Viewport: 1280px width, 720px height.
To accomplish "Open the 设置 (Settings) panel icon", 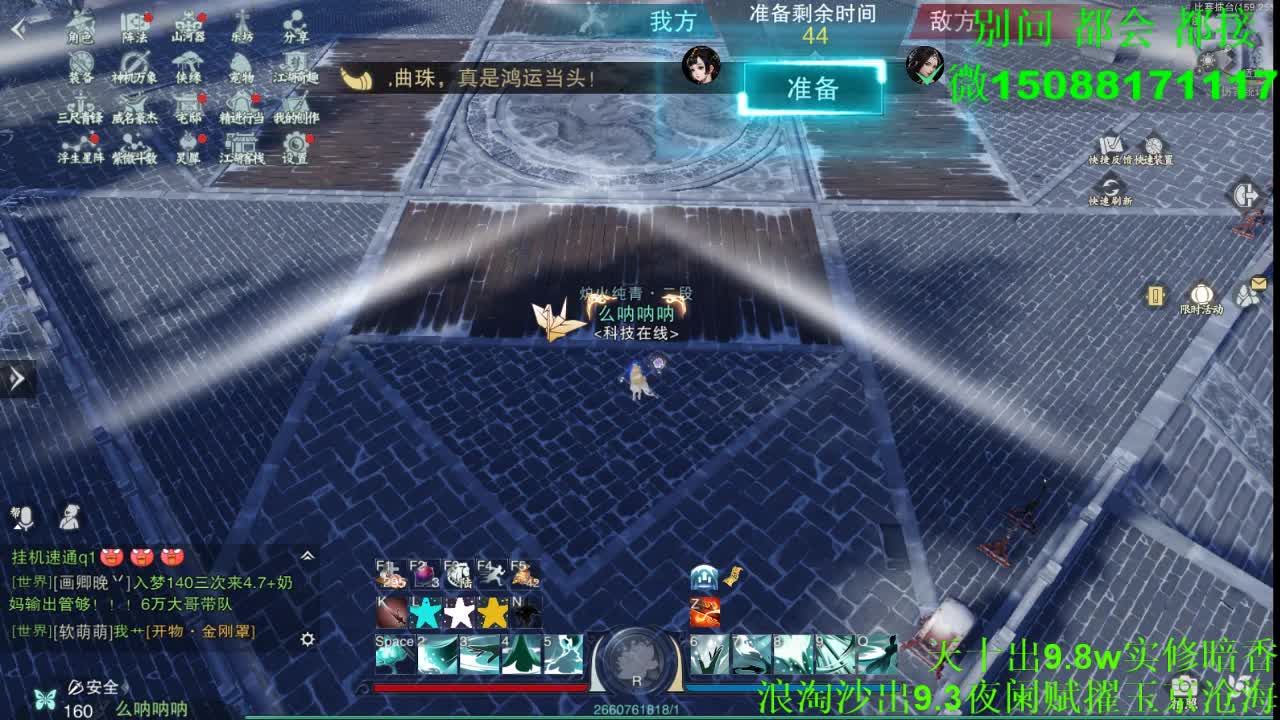I will coord(295,145).
